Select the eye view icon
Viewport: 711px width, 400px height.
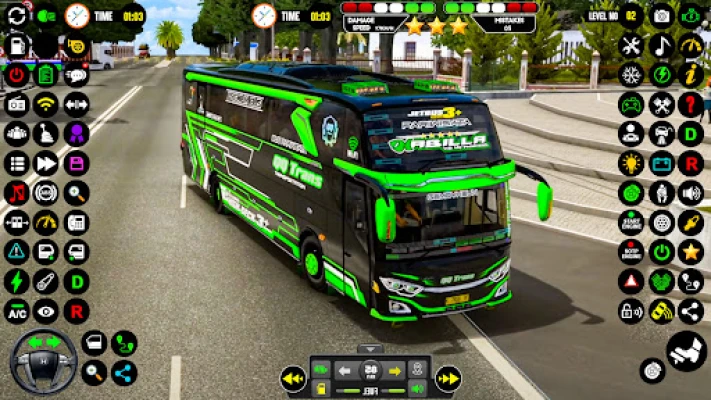pos(46,311)
